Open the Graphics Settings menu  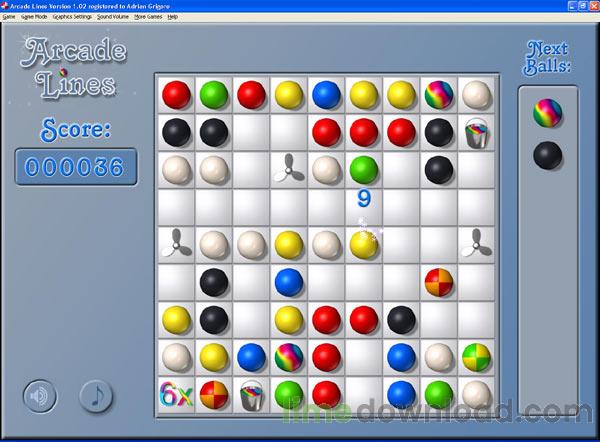[x=71, y=17]
